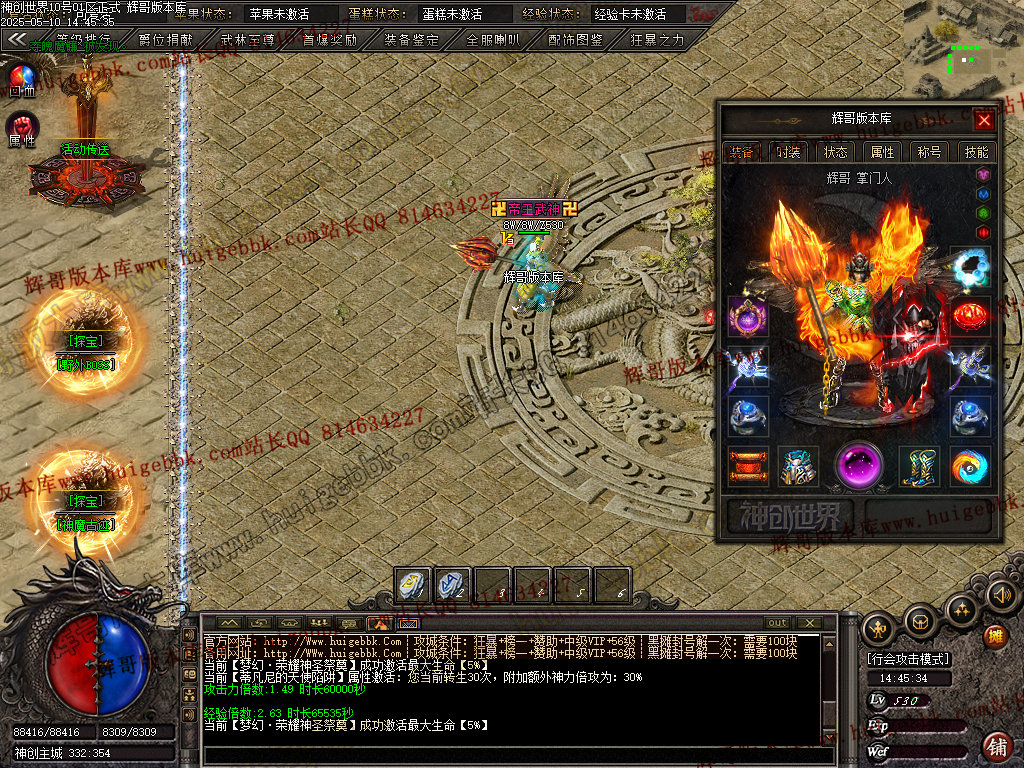Switch to the 时装 (fashion) tab
1024x768 pixels.
click(788, 152)
